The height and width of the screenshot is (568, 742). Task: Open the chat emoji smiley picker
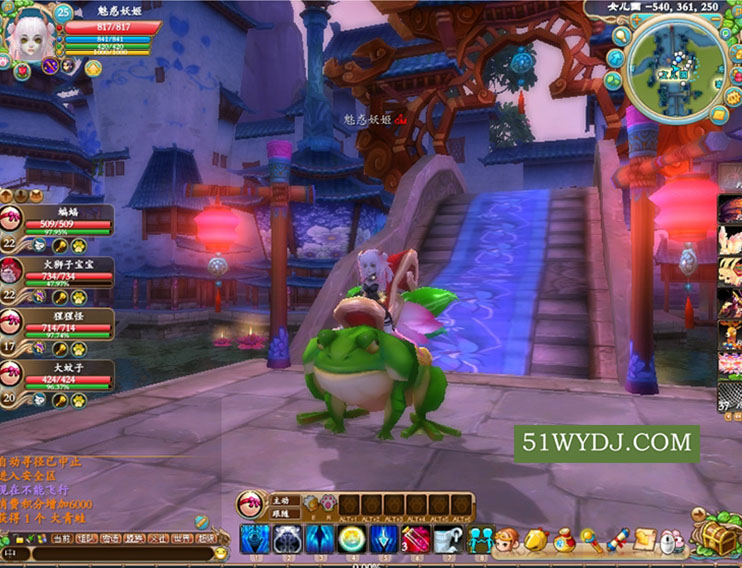pyautogui.click(x=221, y=552)
